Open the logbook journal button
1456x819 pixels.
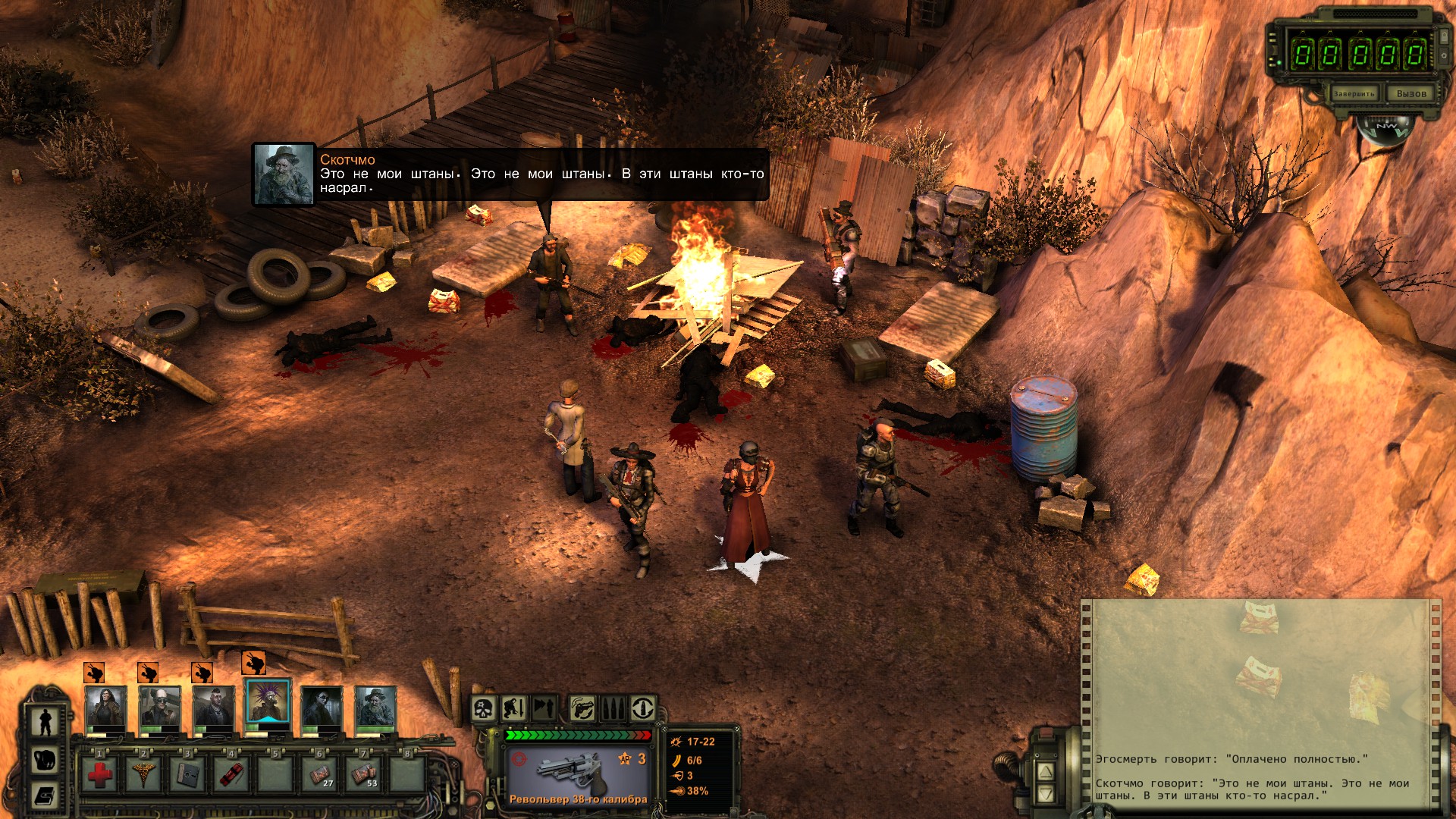pyautogui.click(x=45, y=795)
